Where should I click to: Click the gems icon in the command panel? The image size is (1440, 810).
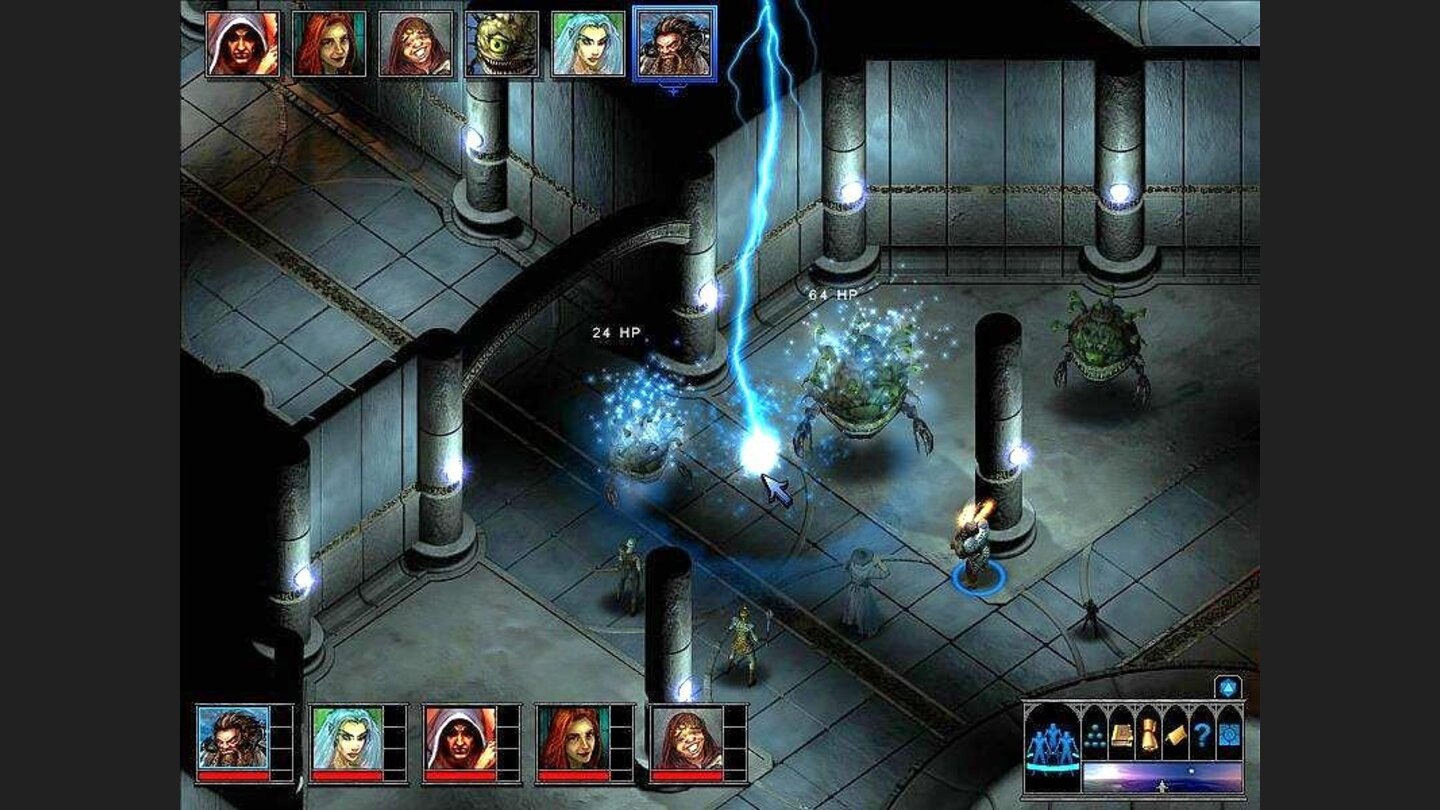pyautogui.click(x=1094, y=736)
